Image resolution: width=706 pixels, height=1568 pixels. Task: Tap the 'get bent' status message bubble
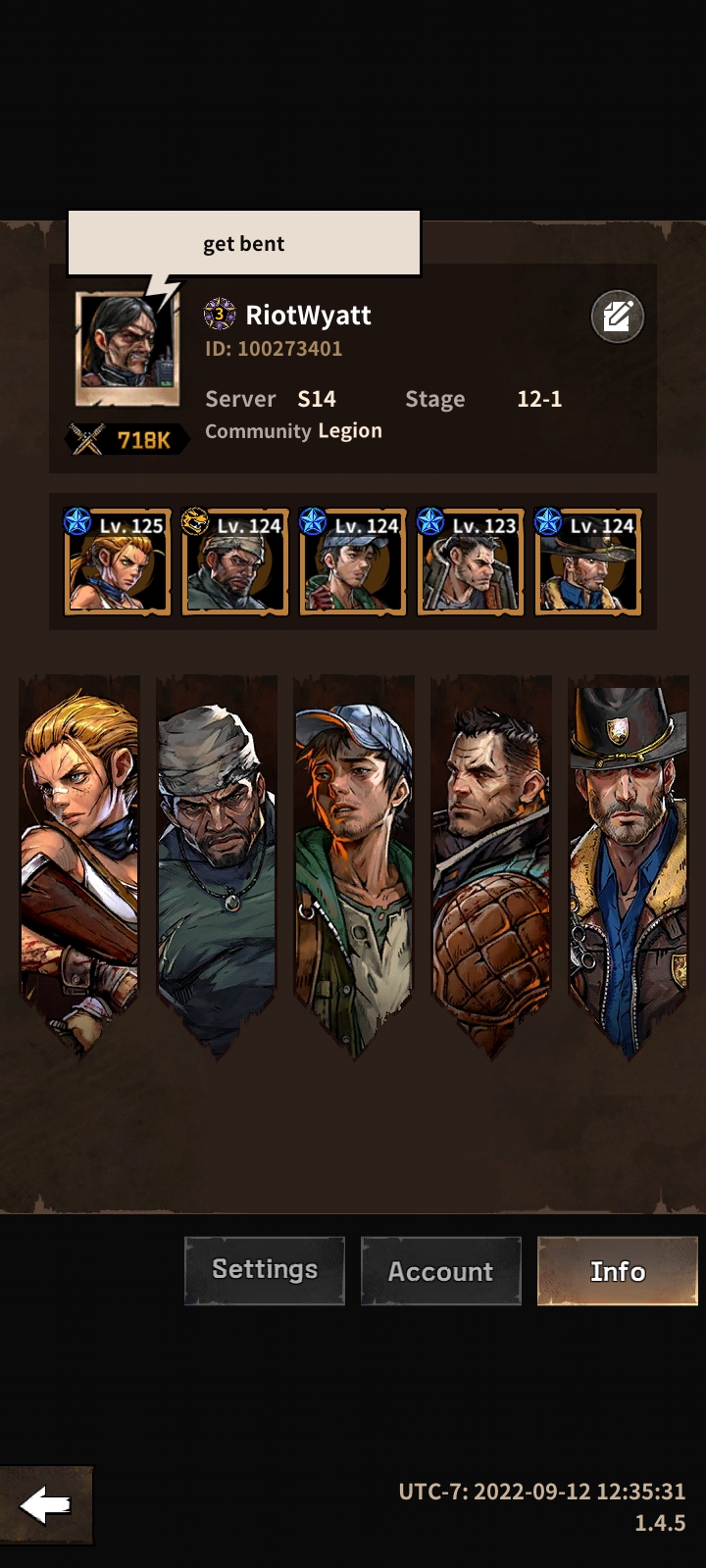click(243, 243)
